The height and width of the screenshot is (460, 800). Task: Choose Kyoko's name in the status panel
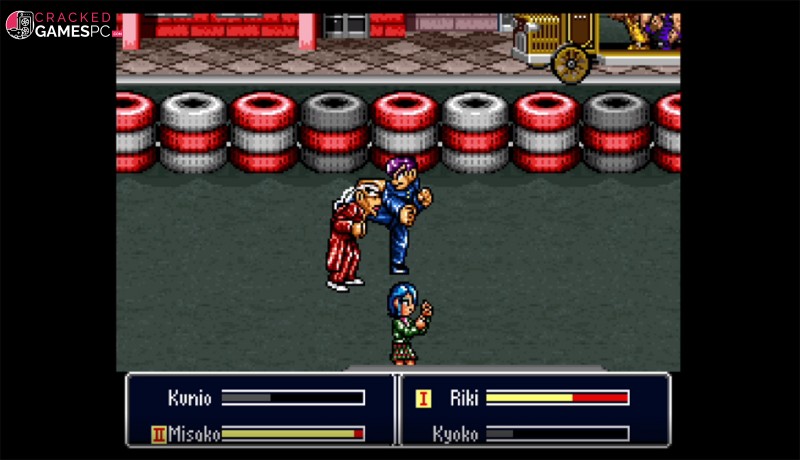pyautogui.click(x=455, y=434)
